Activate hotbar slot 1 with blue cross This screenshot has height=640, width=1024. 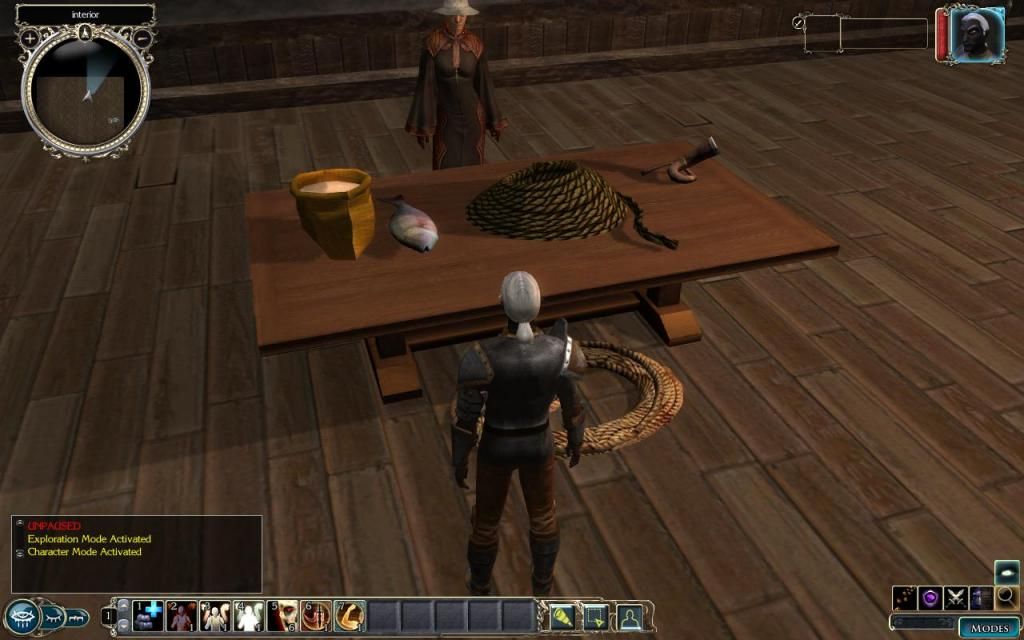coord(148,616)
